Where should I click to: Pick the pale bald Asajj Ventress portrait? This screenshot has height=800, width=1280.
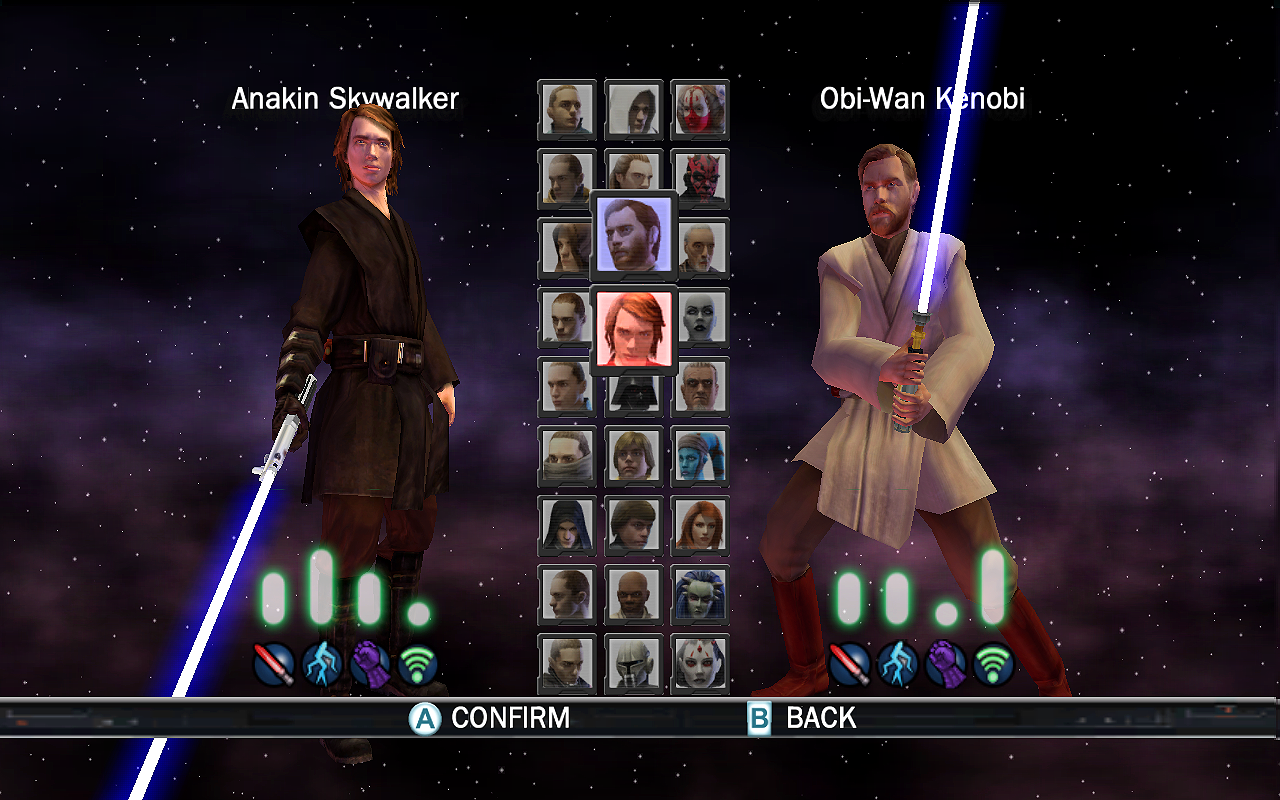(x=700, y=317)
